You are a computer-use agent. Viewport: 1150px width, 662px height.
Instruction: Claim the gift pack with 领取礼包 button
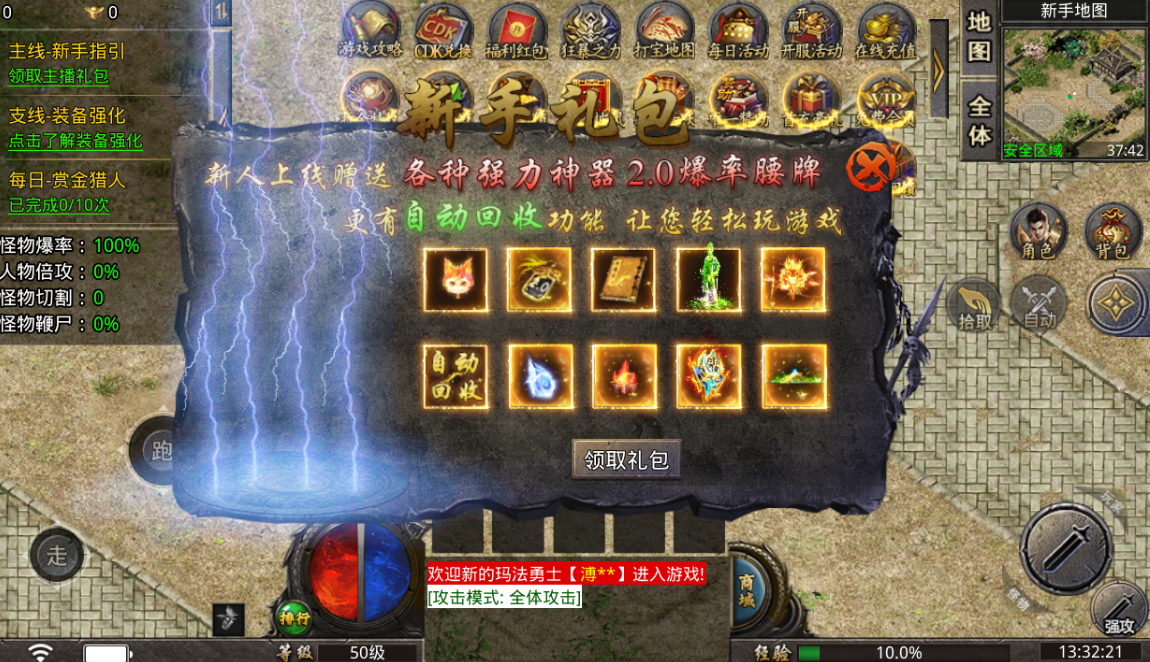coord(627,460)
